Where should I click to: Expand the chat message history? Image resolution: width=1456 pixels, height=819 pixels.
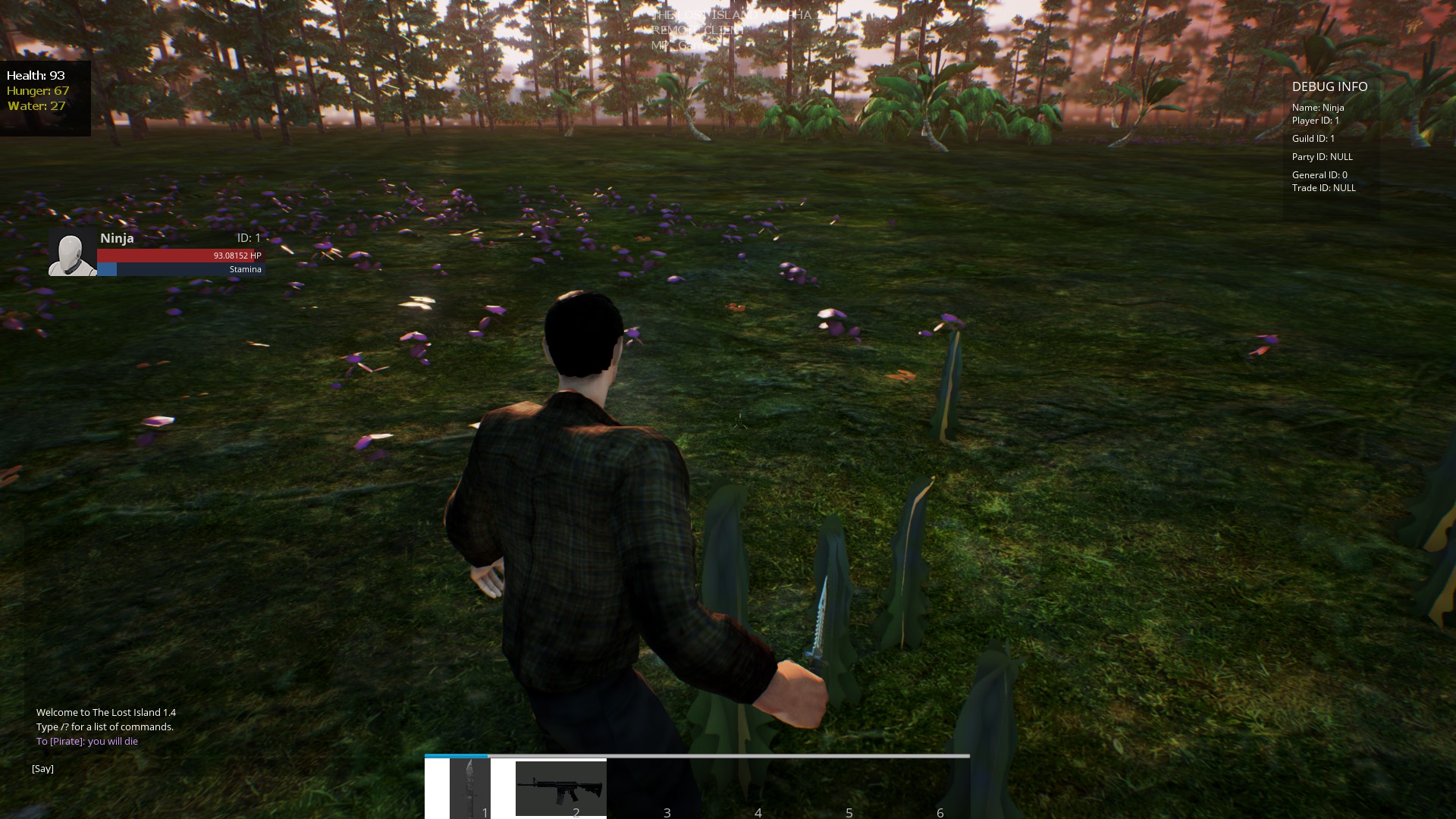tap(106, 726)
